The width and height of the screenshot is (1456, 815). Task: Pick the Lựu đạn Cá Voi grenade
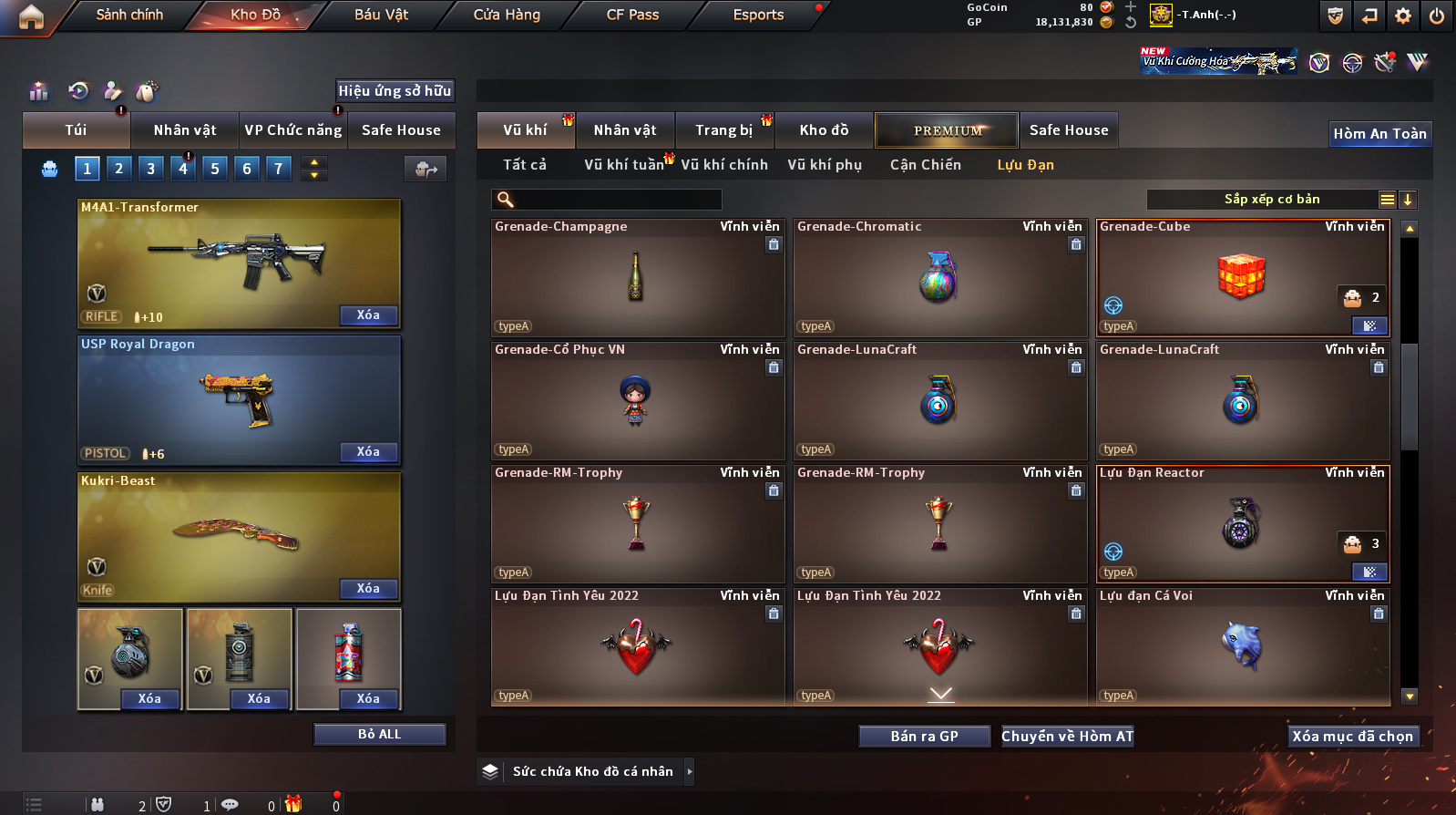(x=1242, y=646)
